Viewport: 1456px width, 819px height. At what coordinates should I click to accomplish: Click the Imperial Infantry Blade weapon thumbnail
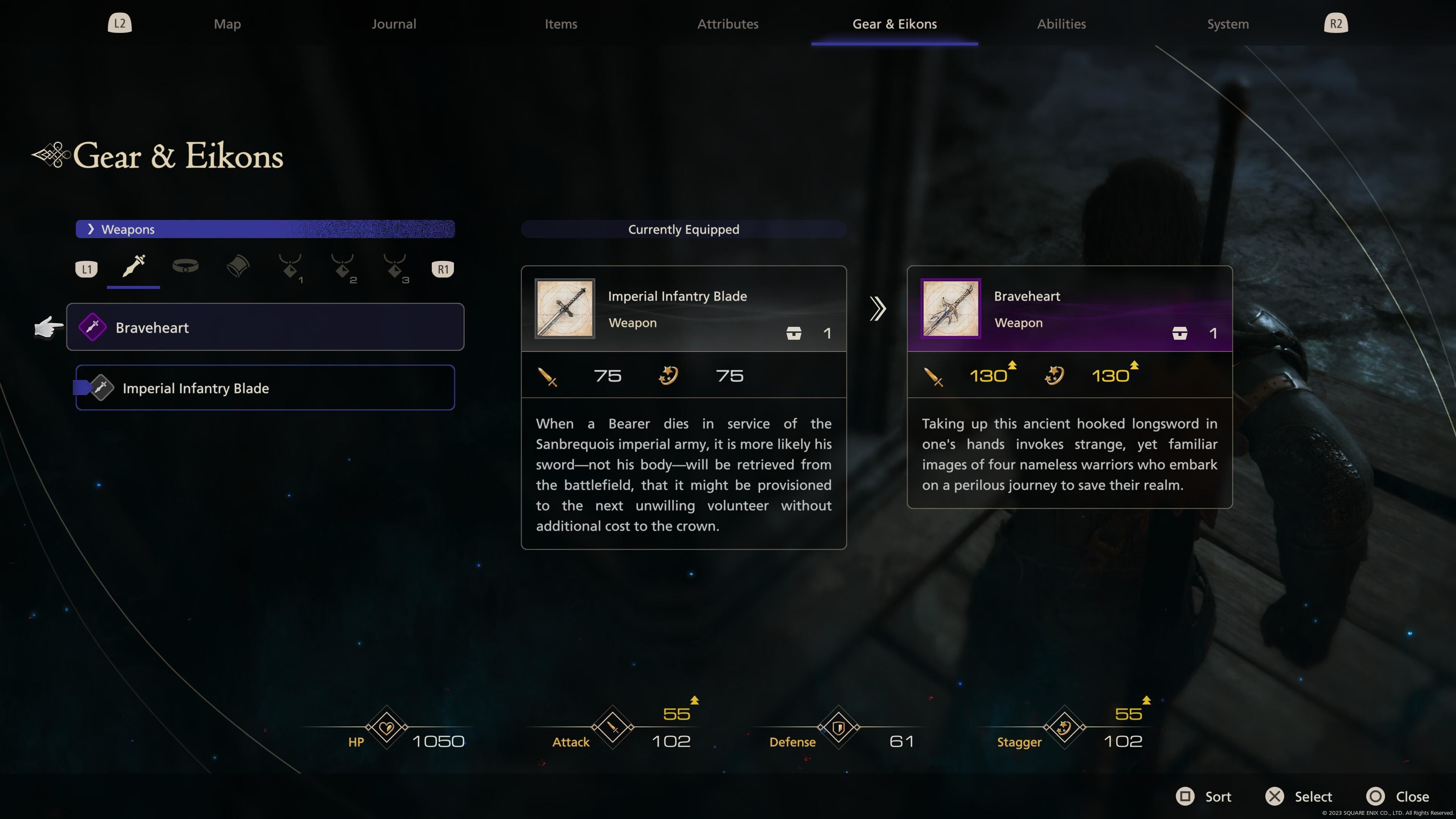pyautogui.click(x=564, y=308)
